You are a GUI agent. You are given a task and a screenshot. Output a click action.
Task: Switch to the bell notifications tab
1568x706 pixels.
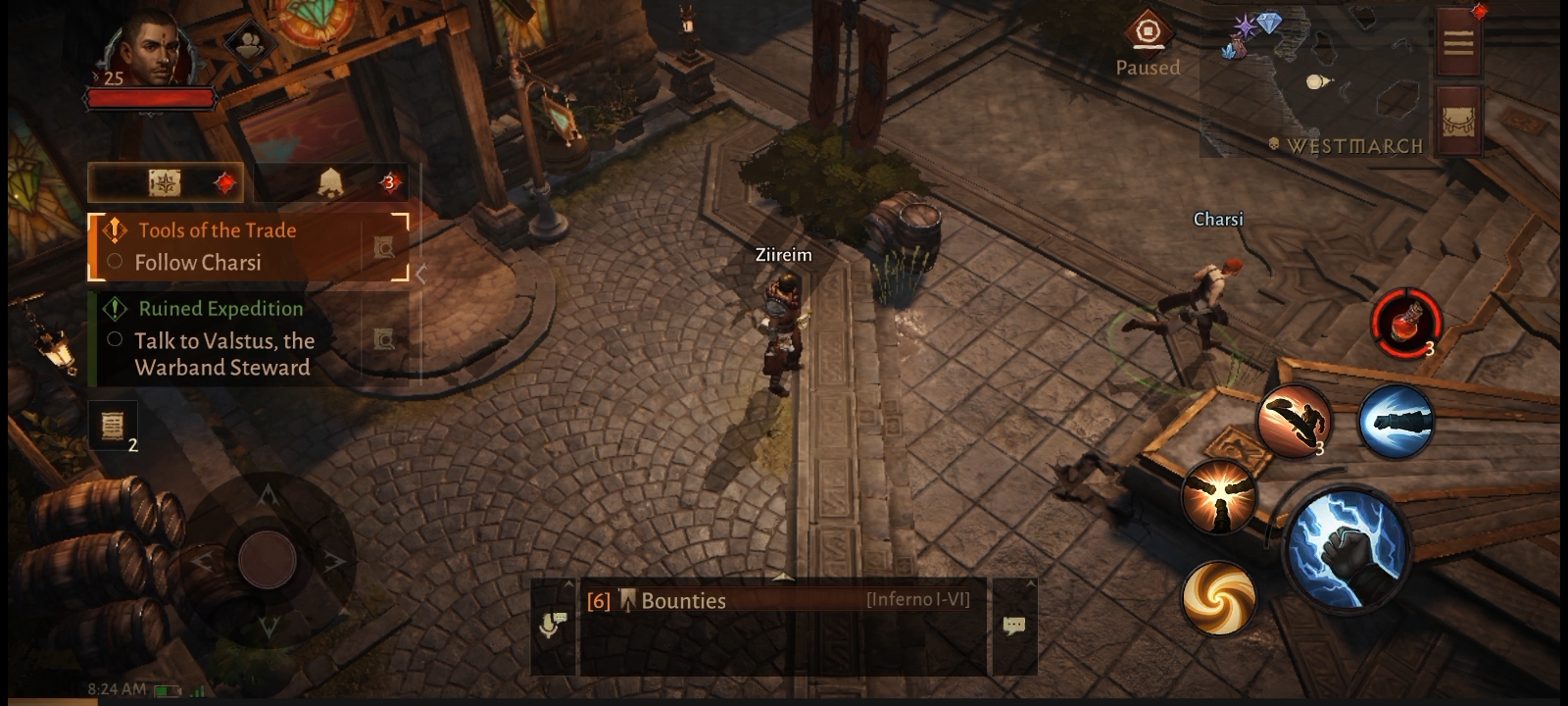[331, 183]
